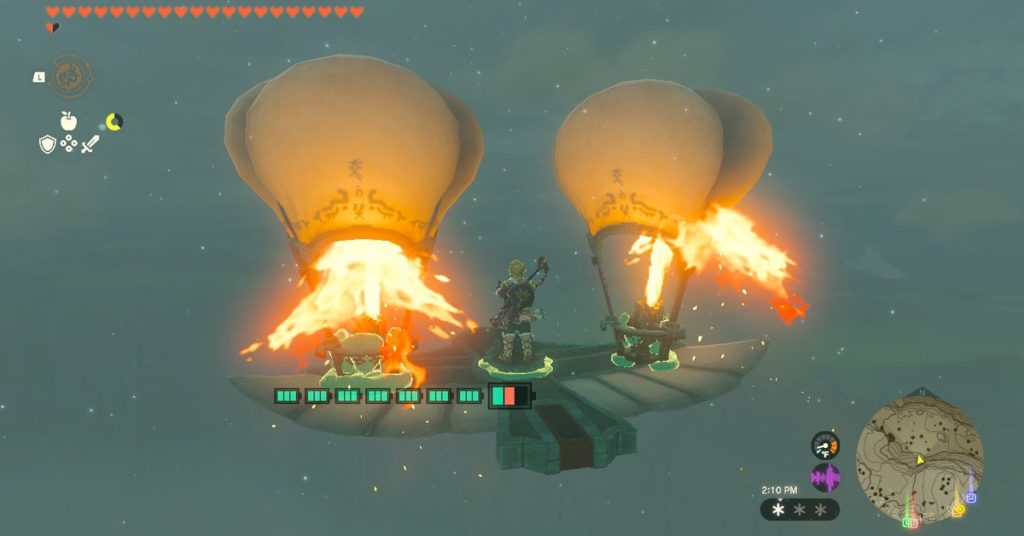Click the purple sound wave noise meter
The width and height of the screenshot is (1024, 536).
point(825,477)
